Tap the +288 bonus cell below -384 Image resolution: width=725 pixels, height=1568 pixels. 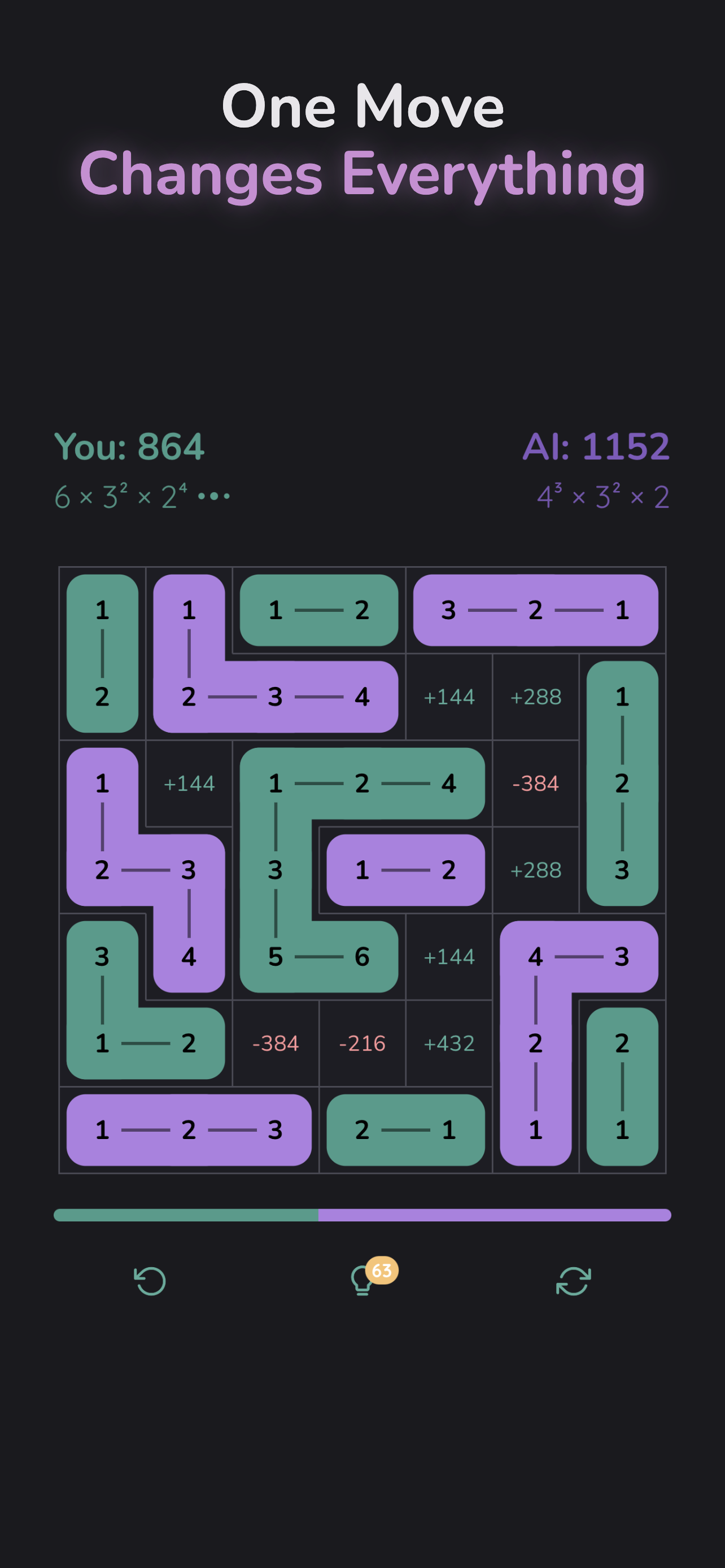click(536, 870)
